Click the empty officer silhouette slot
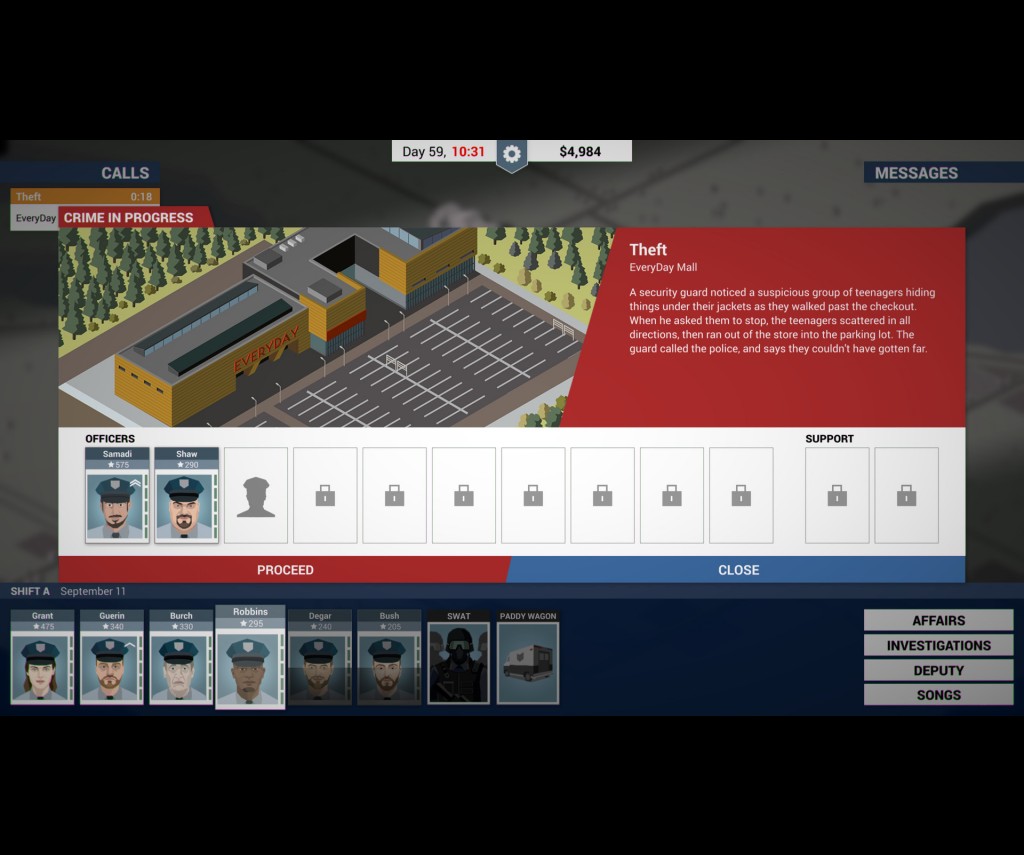The image size is (1024, 855). [x=256, y=495]
